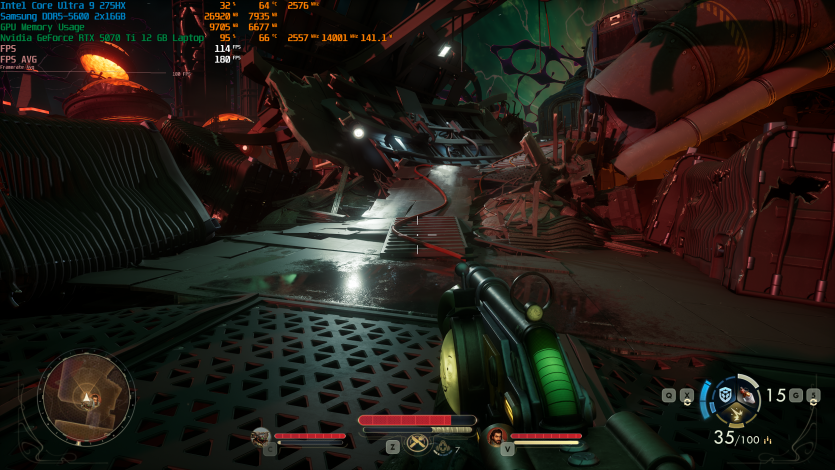
Task: Select the right companion portrait
Action: coord(497,436)
